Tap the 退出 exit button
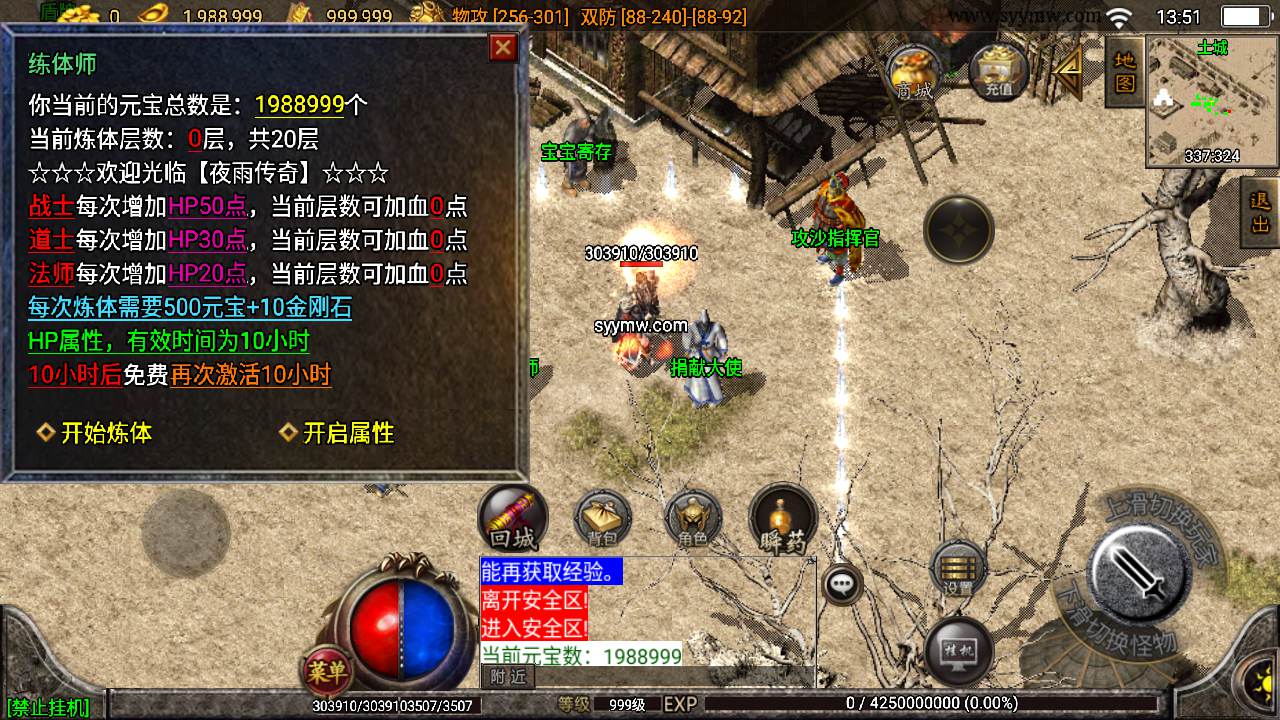The height and width of the screenshot is (720, 1280). [x=1260, y=213]
